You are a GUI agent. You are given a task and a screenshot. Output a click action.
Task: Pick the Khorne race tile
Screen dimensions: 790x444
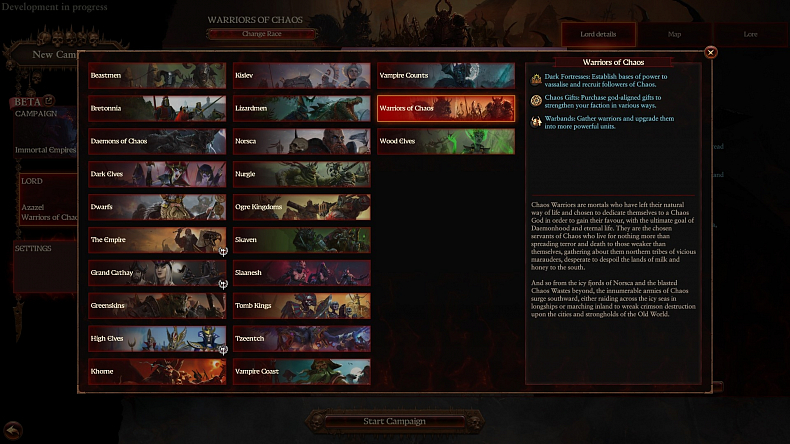[x=157, y=372]
